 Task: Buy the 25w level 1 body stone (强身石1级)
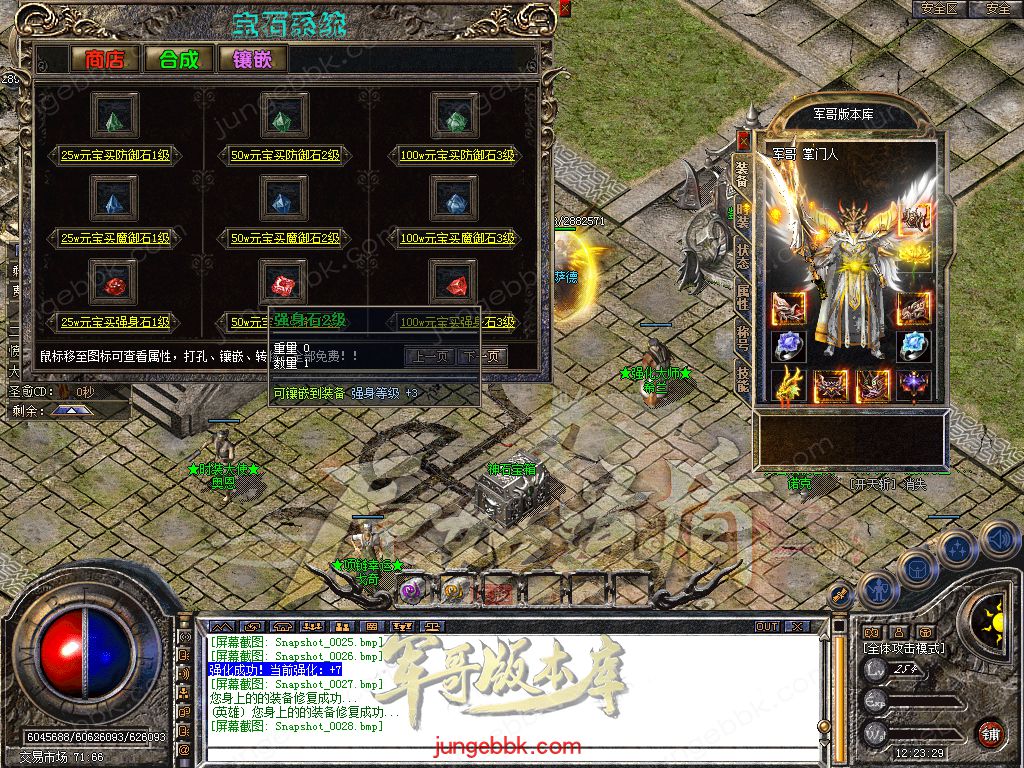click(x=116, y=322)
